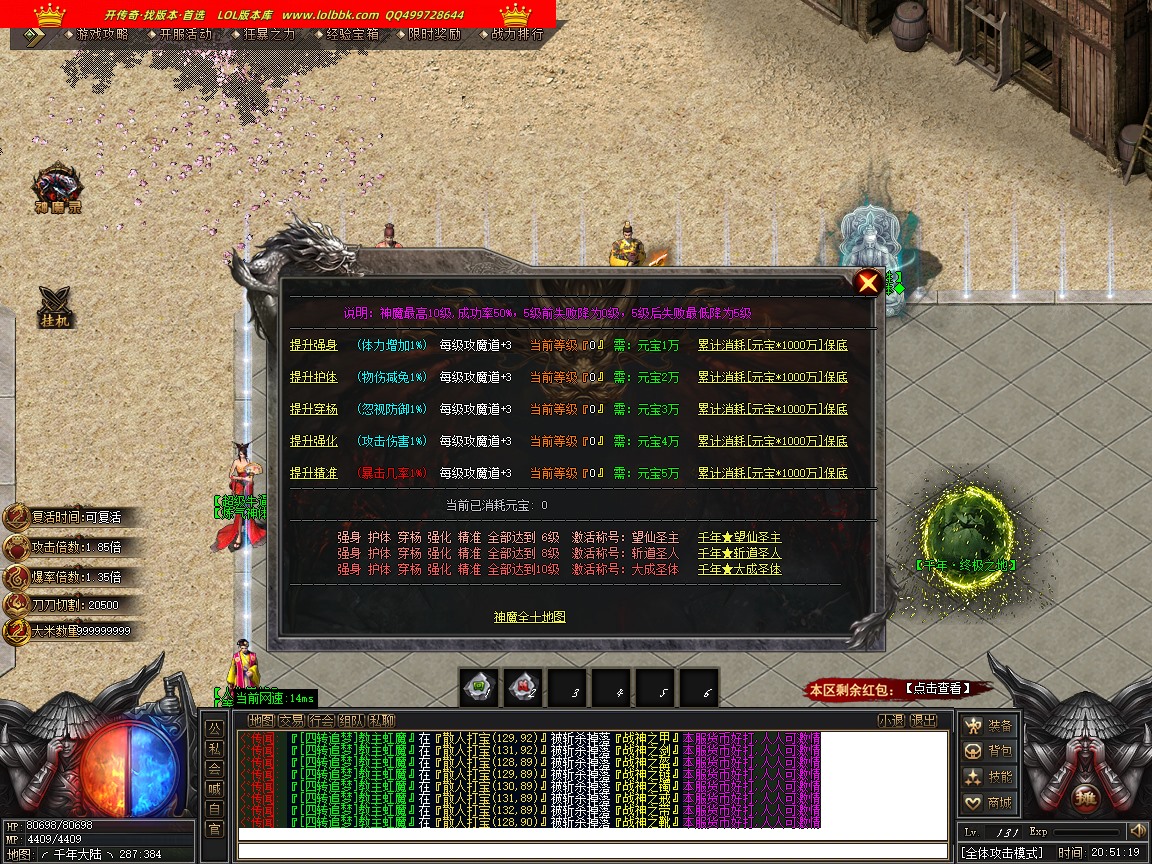1152x864 pixels.
Task: Open the 背包 bag button
Action: pos(988,751)
